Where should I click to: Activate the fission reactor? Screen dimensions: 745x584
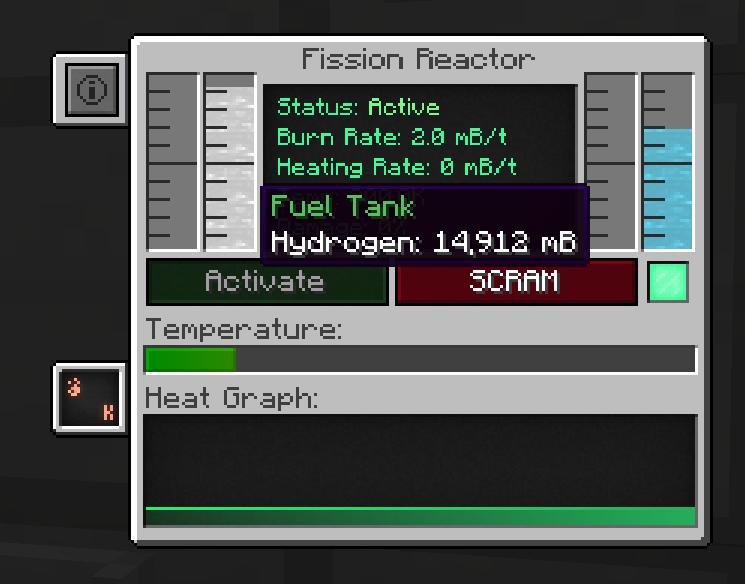266,282
